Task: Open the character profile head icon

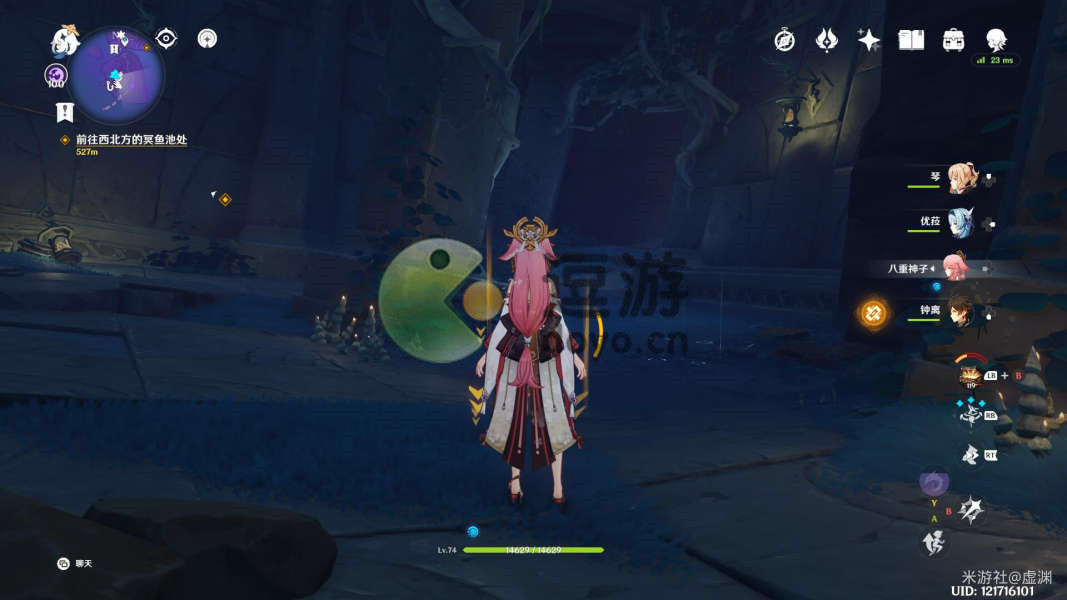Action: tap(996, 40)
